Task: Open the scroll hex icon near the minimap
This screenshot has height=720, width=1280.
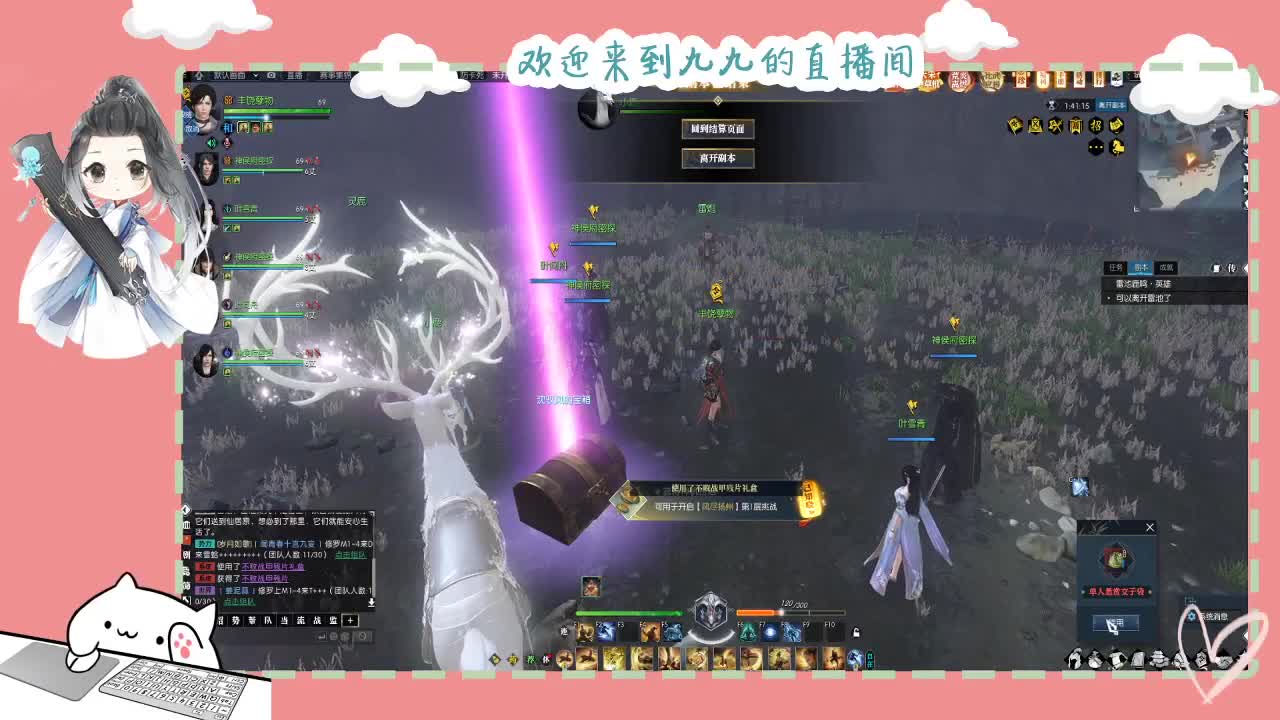Action: coord(1116,127)
